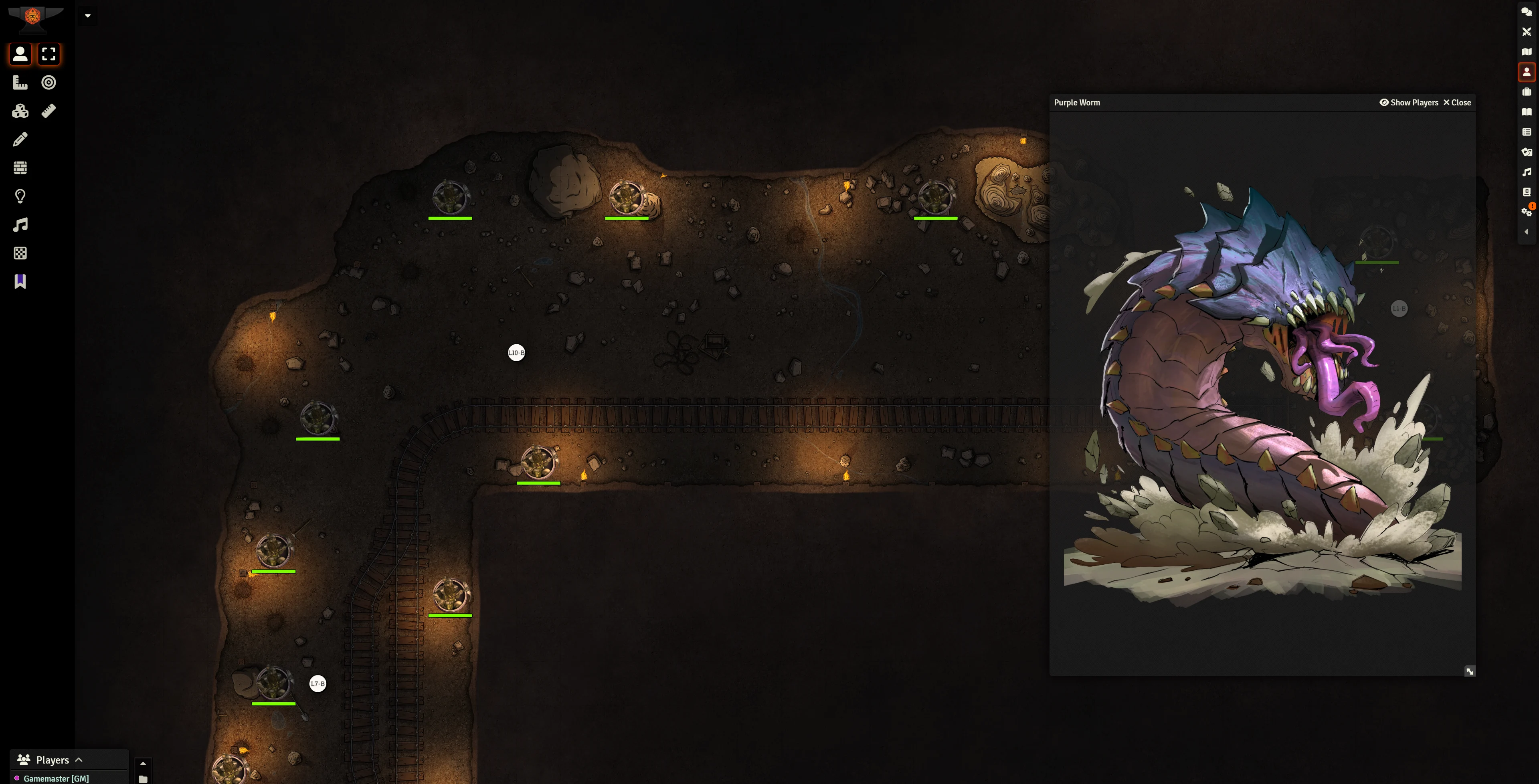1539x784 pixels.
Task: Select the Token Controls person icon
Action: click(20, 55)
